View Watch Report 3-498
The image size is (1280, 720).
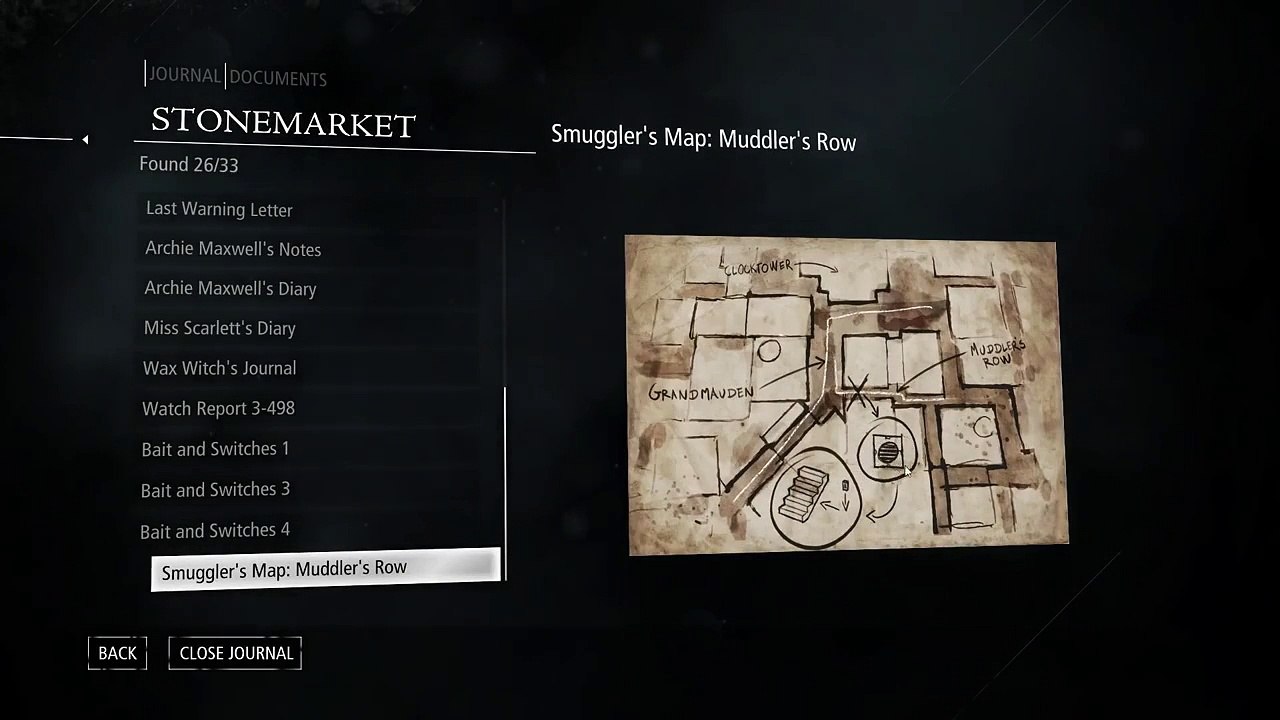point(218,408)
